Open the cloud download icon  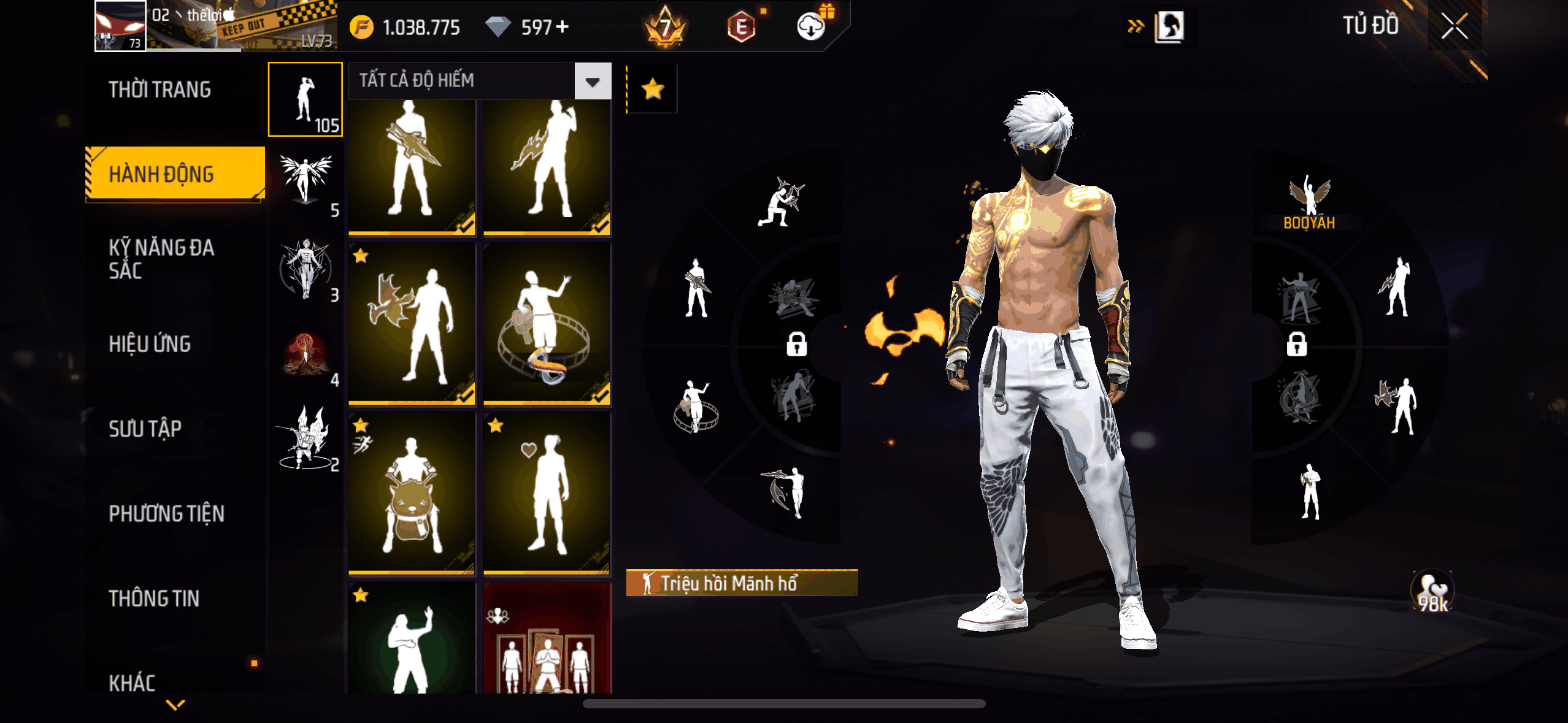tap(812, 26)
